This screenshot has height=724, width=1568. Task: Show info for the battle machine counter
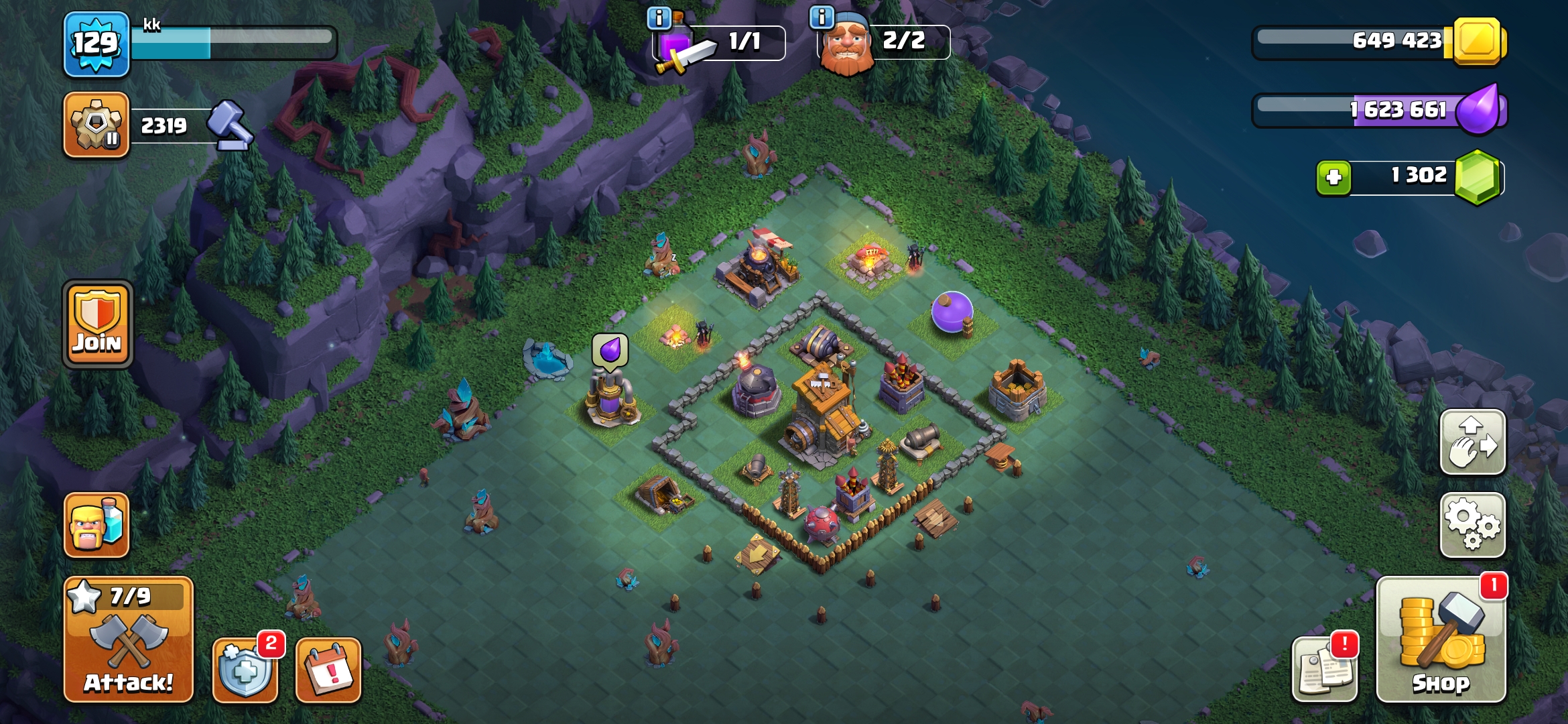tap(659, 18)
